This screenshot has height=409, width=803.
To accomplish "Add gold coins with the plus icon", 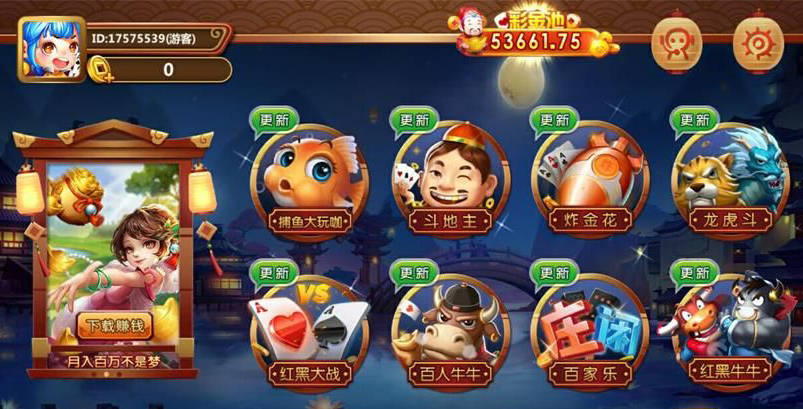I will [103, 70].
